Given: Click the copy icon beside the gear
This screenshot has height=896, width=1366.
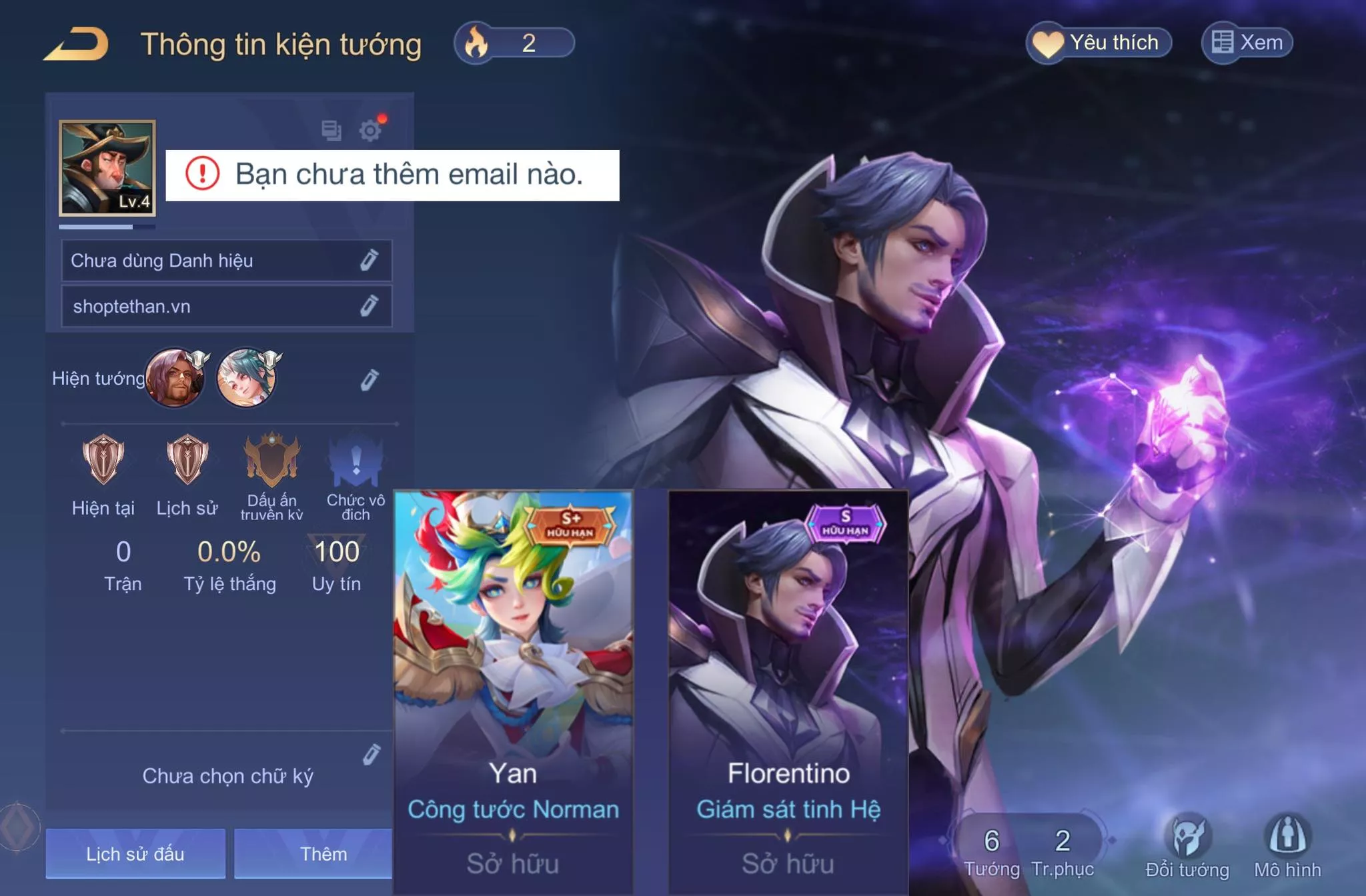Looking at the screenshot, I should pos(331,130).
